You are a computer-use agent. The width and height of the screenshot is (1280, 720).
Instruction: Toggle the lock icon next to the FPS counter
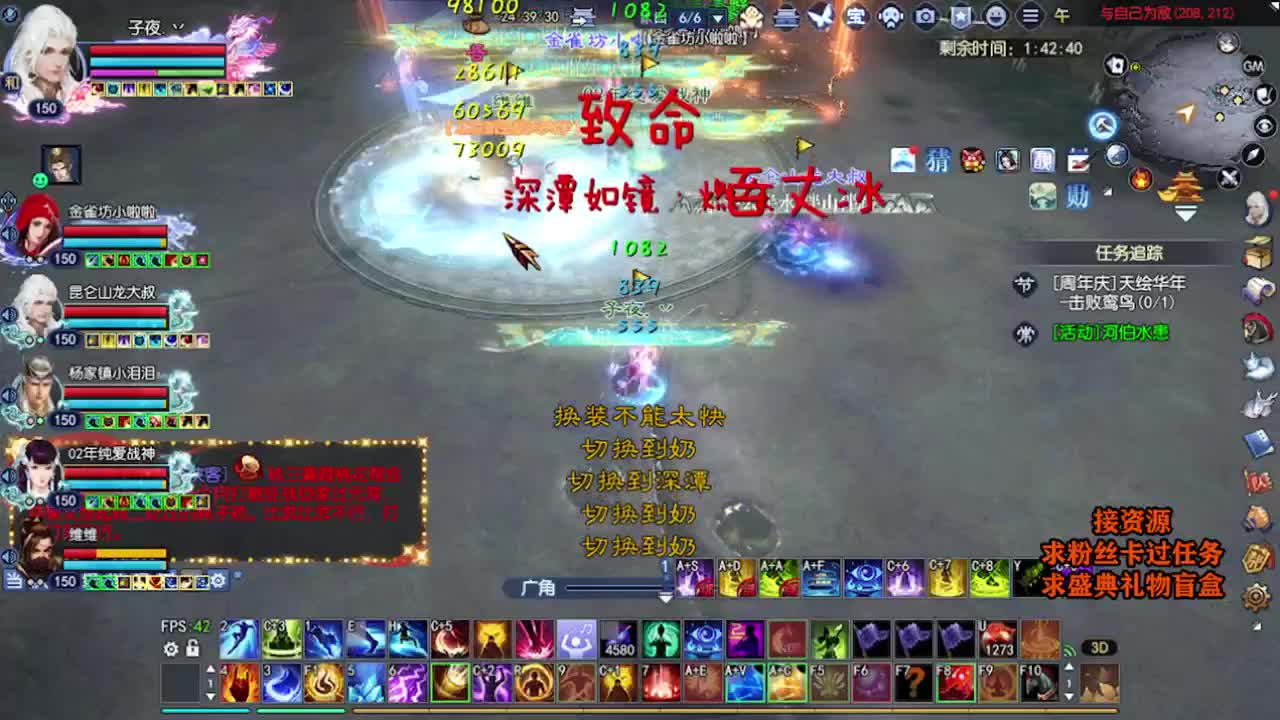coord(193,648)
